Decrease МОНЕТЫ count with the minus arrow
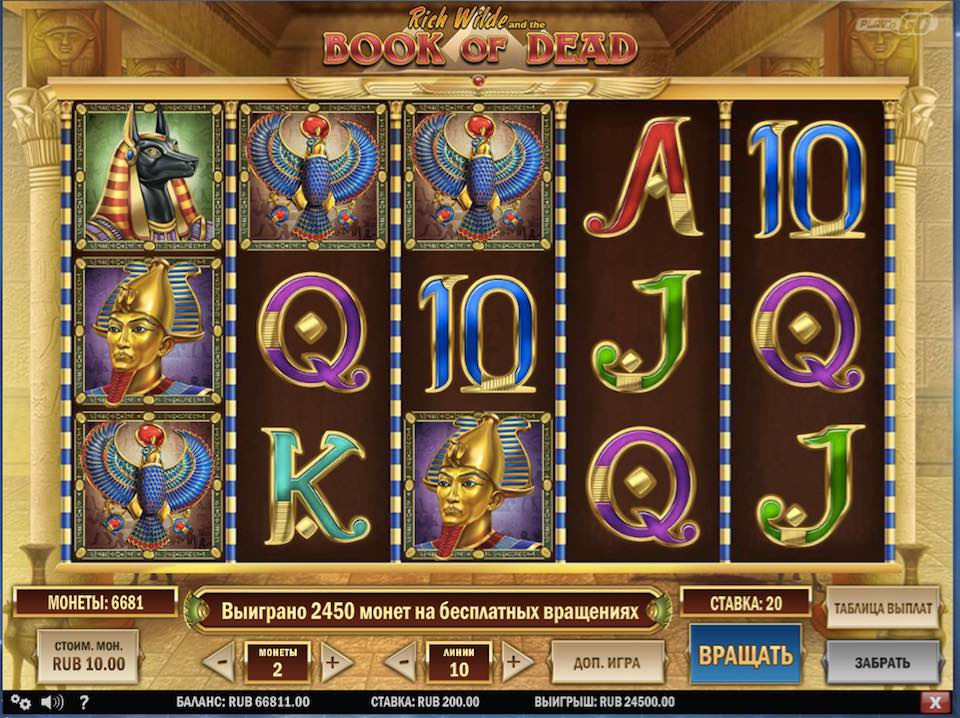This screenshot has width=960, height=718. pos(218,662)
